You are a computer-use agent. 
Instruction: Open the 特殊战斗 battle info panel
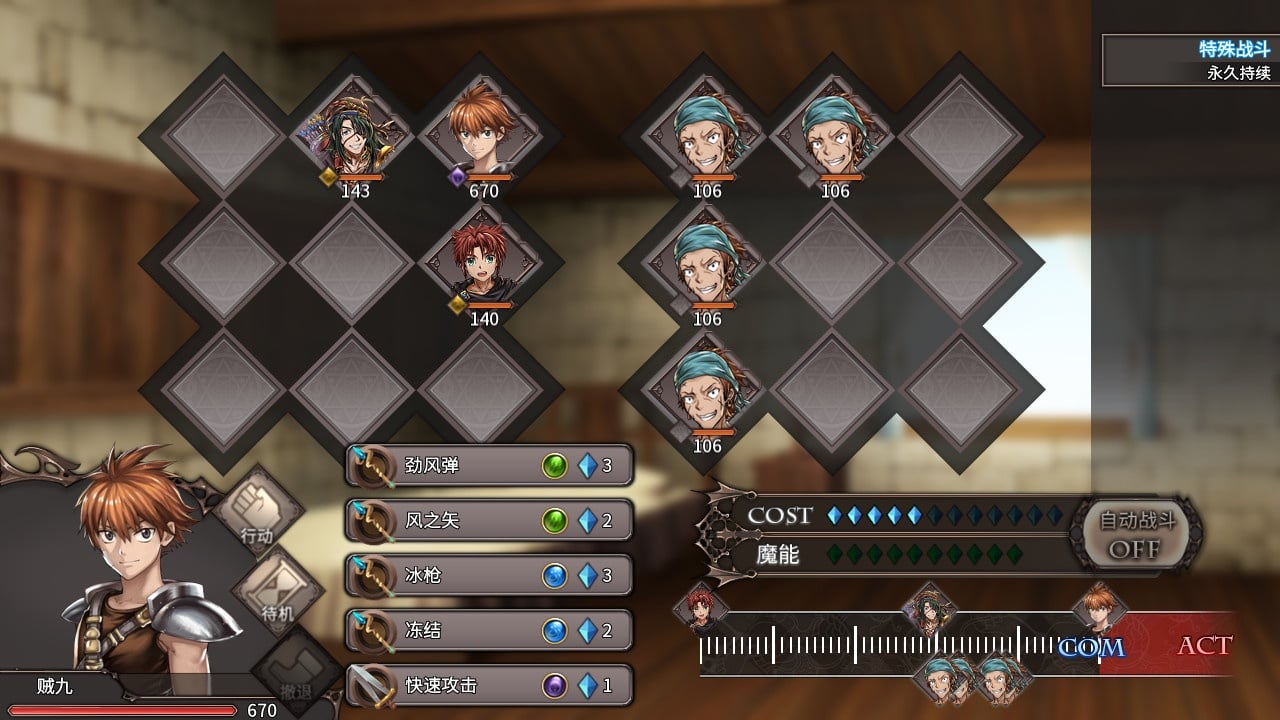1190,60
